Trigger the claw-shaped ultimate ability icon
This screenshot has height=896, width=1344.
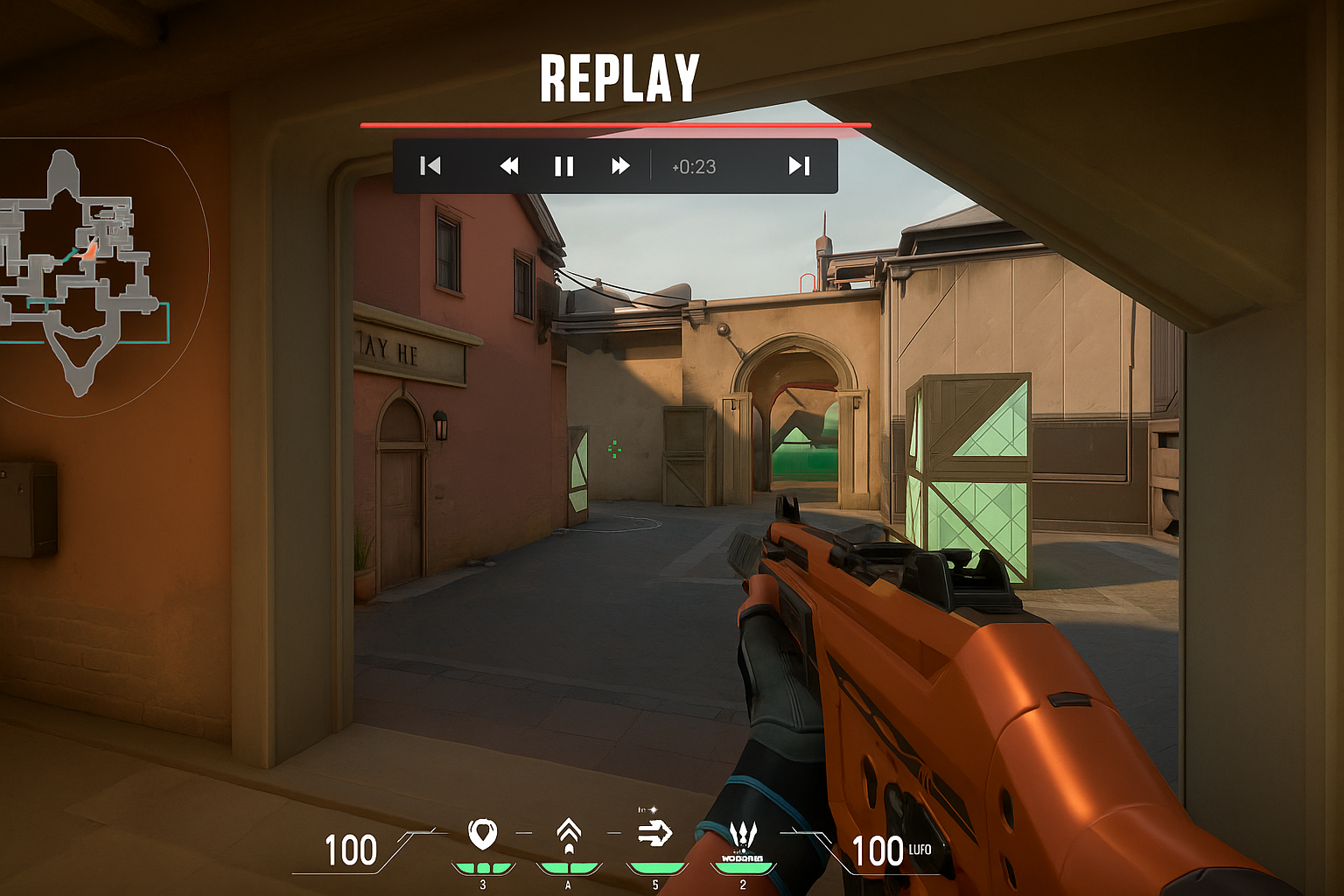[742, 836]
